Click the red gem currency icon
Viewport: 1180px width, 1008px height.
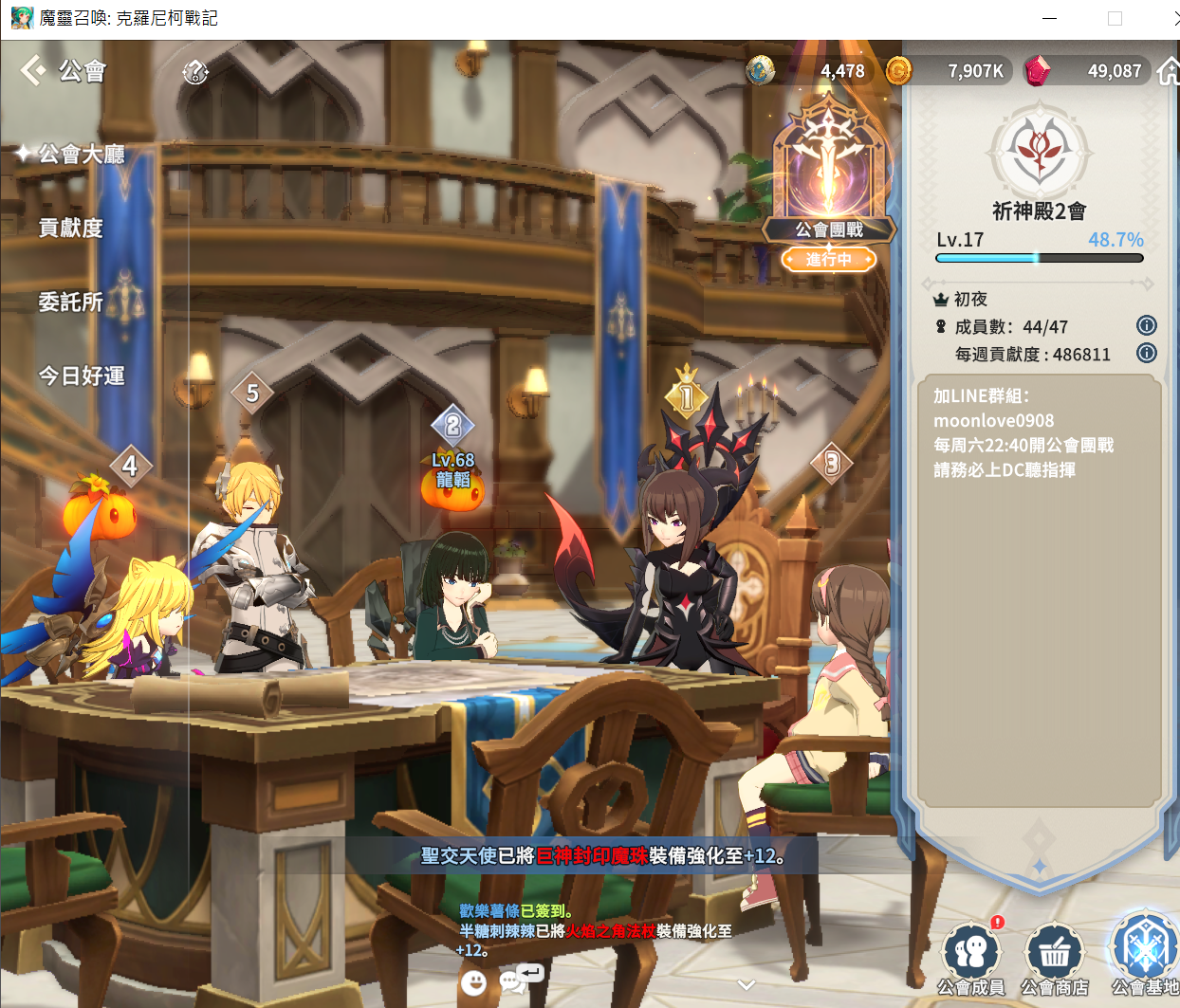[1039, 70]
